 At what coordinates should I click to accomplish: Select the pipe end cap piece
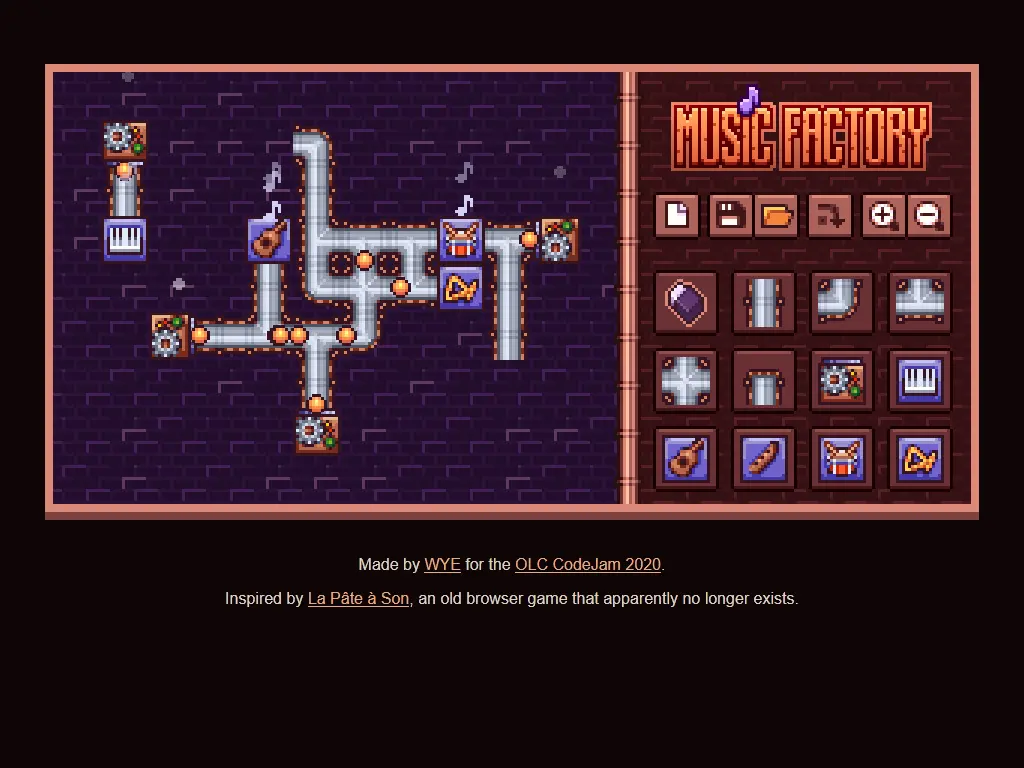(764, 380)
